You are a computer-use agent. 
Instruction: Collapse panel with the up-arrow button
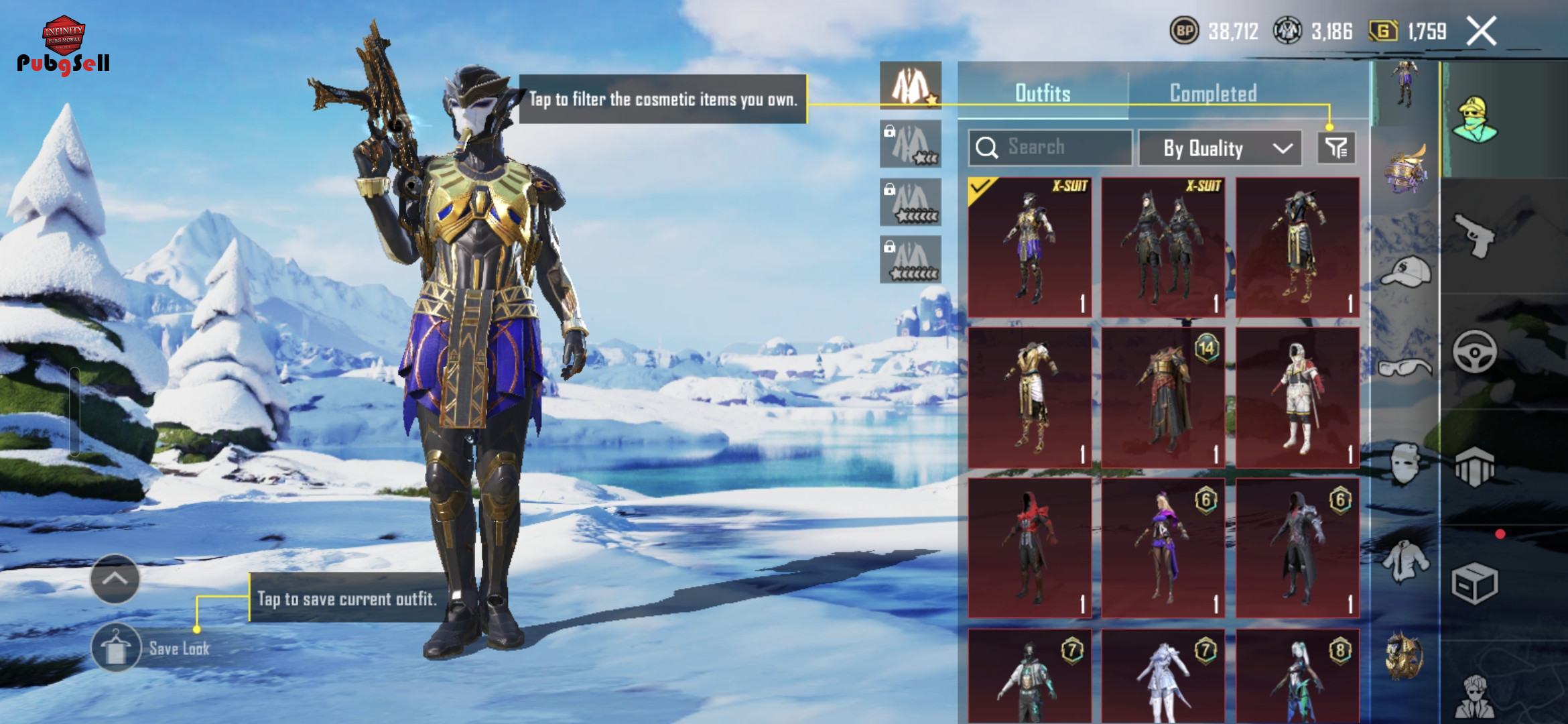(115, 579)
